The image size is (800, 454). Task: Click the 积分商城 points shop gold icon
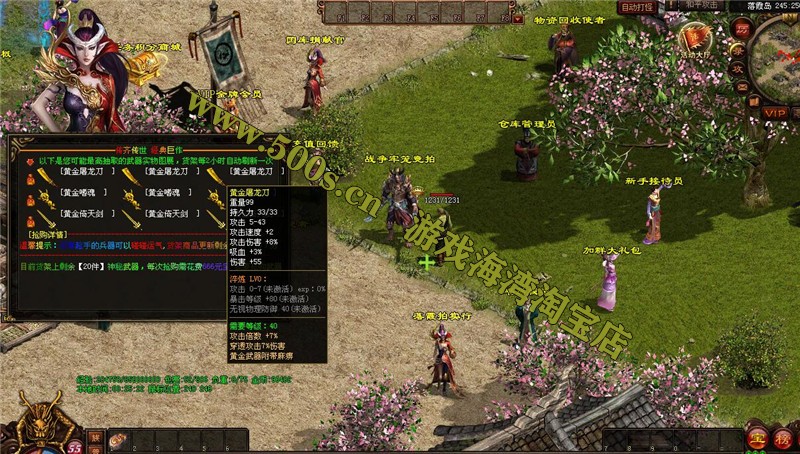143,66
